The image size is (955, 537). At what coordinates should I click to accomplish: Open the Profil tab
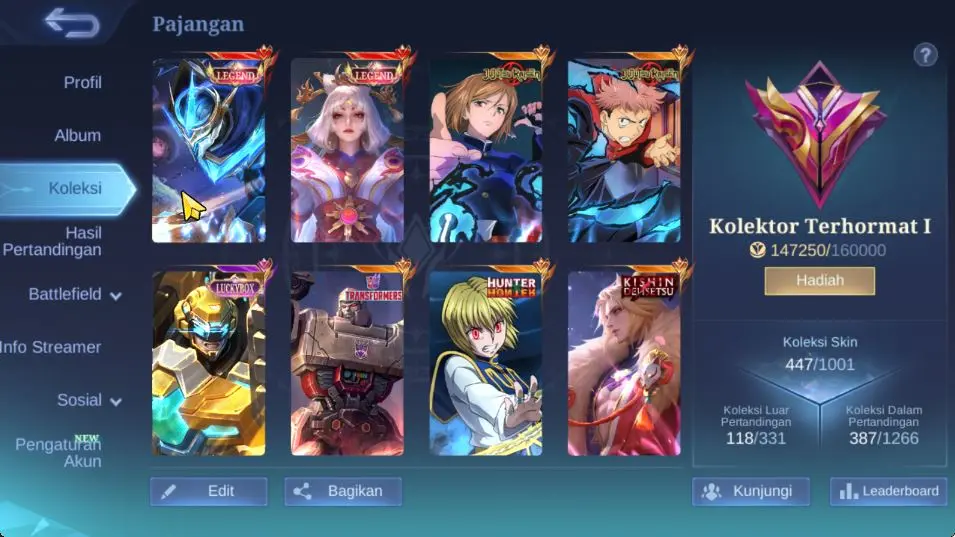click(x=82, y=83)
